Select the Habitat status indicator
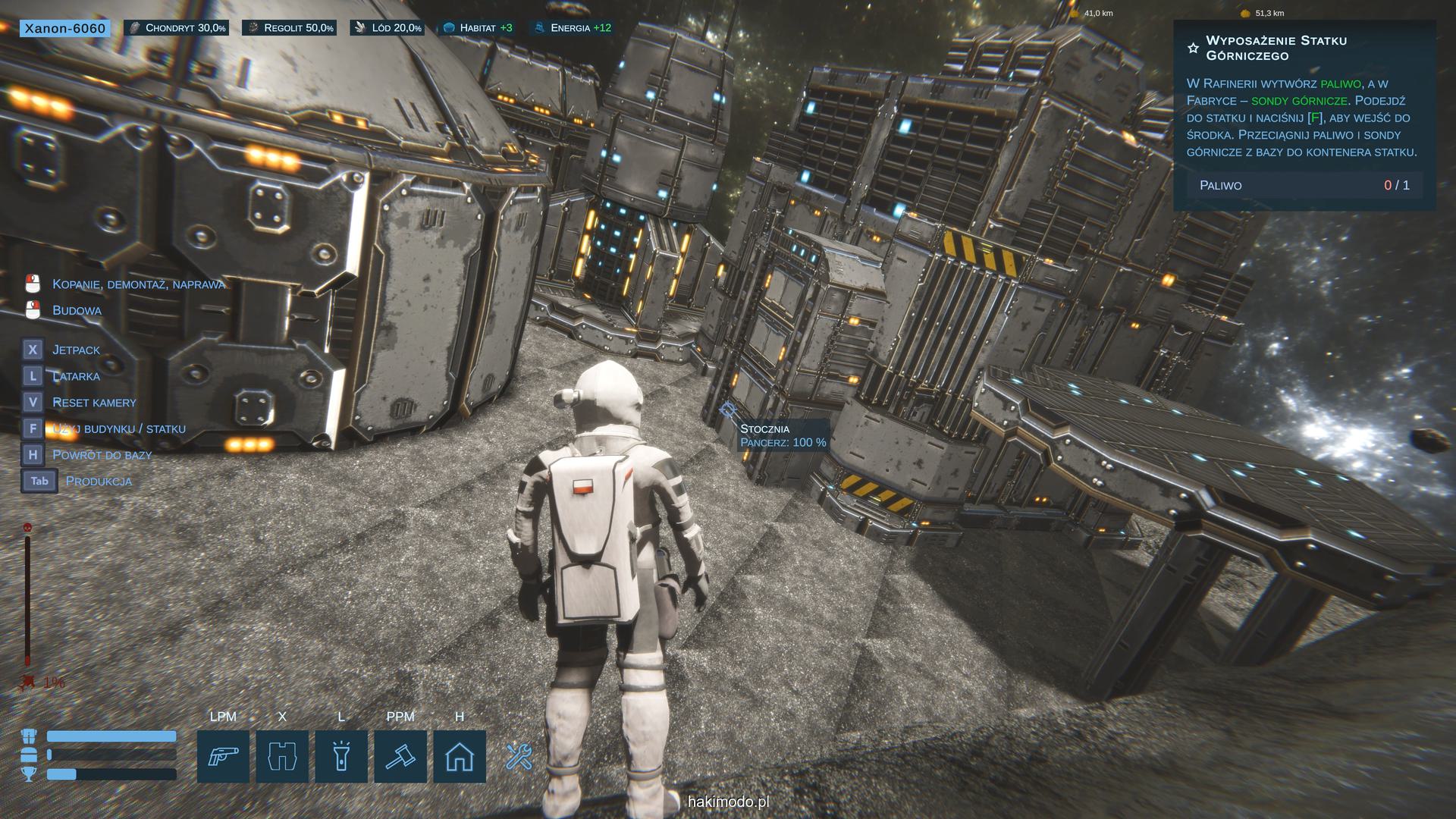 477,28
